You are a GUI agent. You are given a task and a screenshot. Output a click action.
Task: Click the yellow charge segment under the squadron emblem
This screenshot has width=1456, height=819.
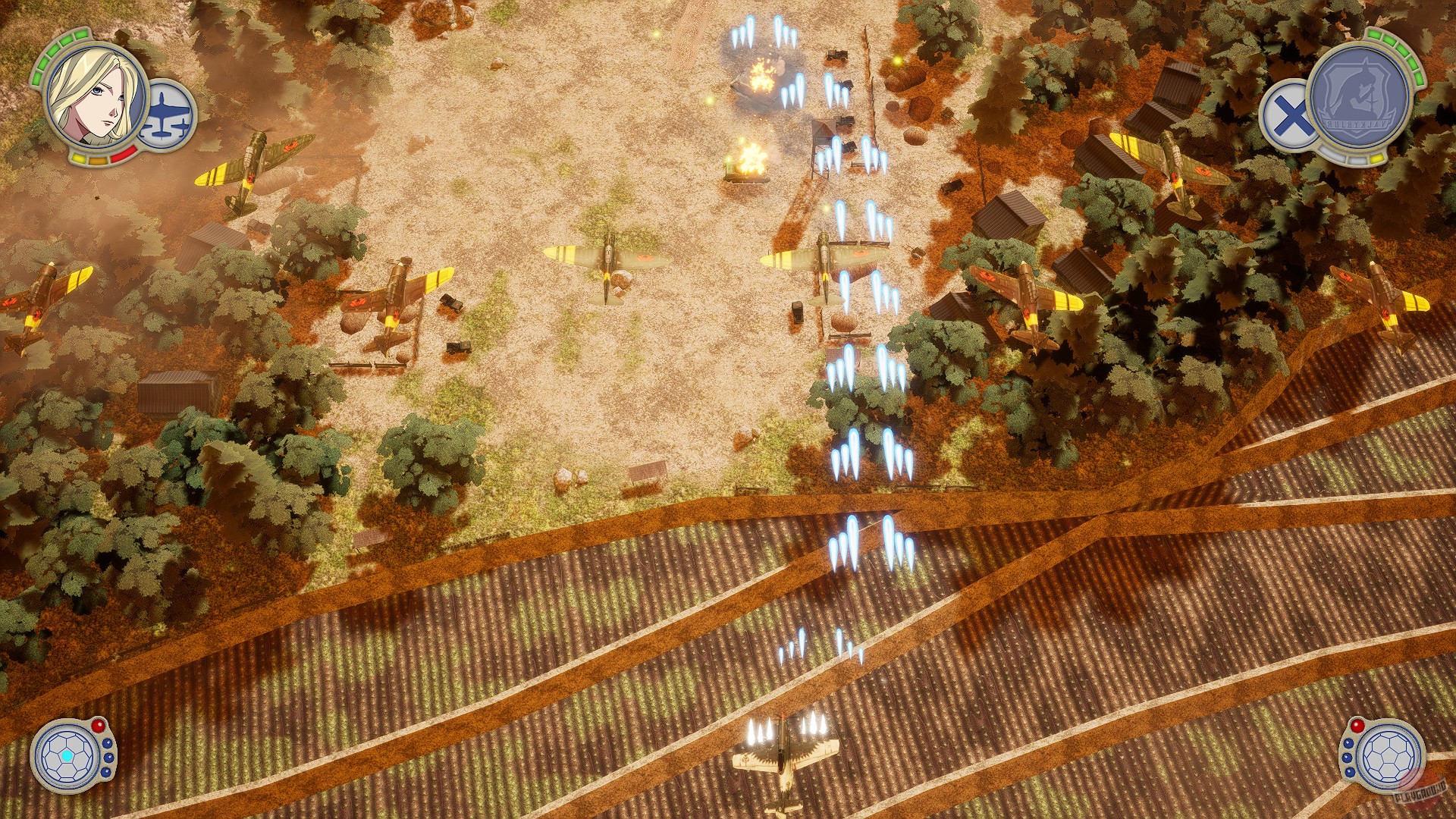click(1376, 158)
